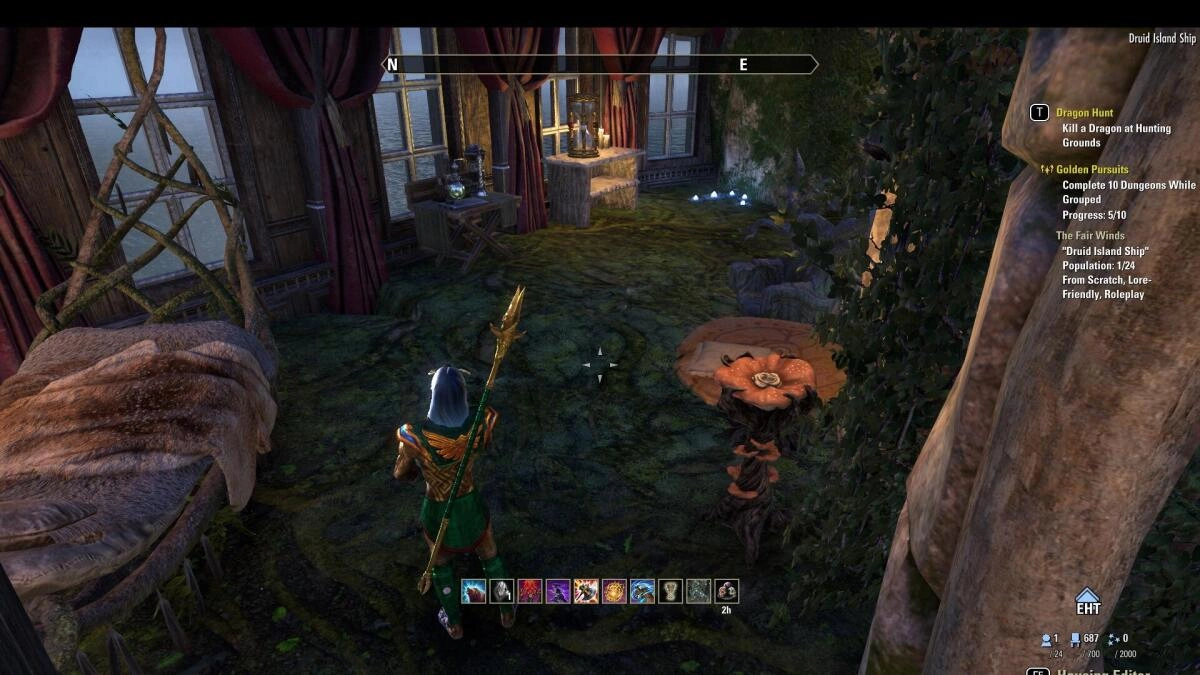Use the quickslot item with 2h timer

727,591
